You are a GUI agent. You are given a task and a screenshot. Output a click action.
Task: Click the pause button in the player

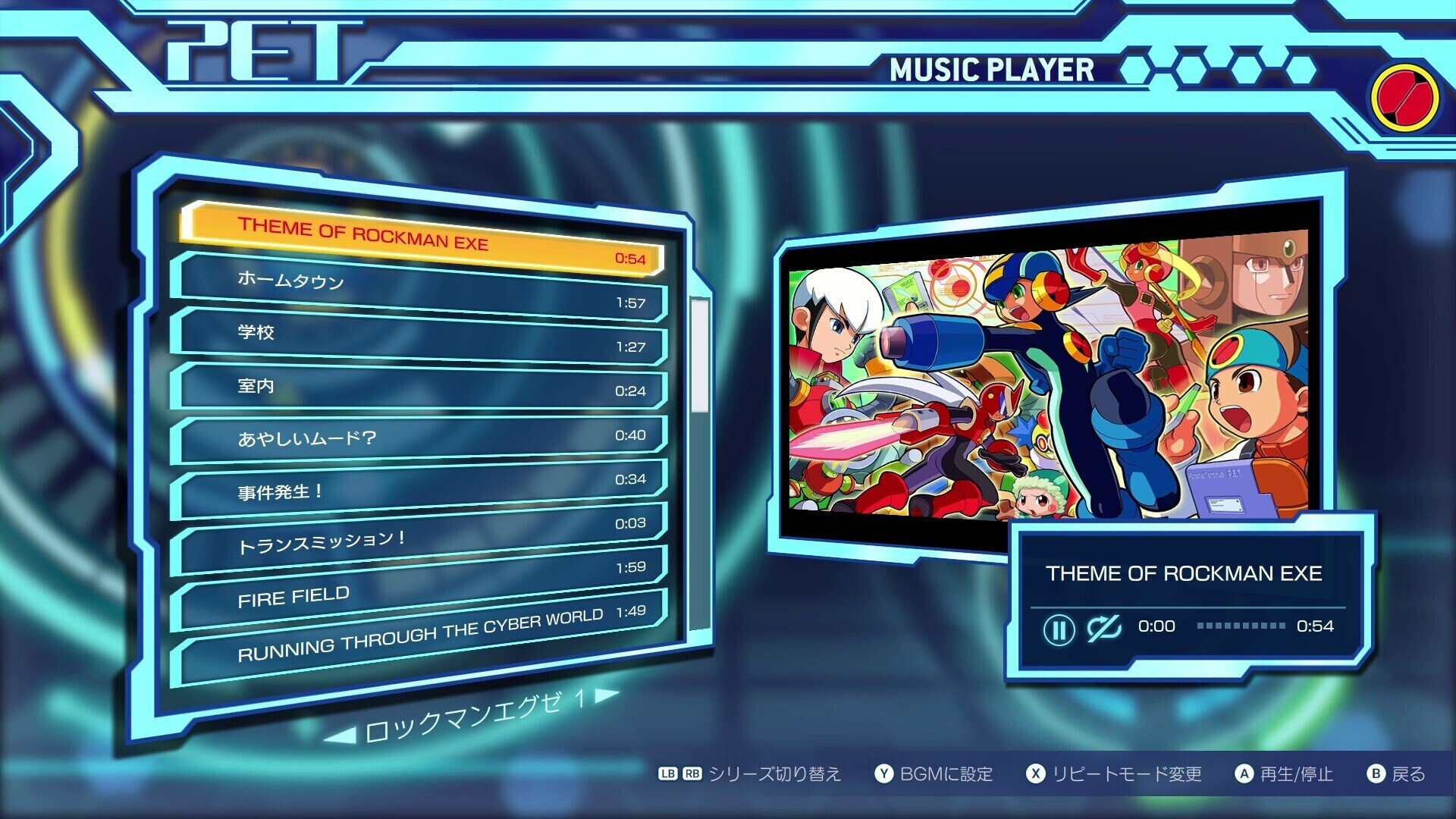pos(1059,629)
